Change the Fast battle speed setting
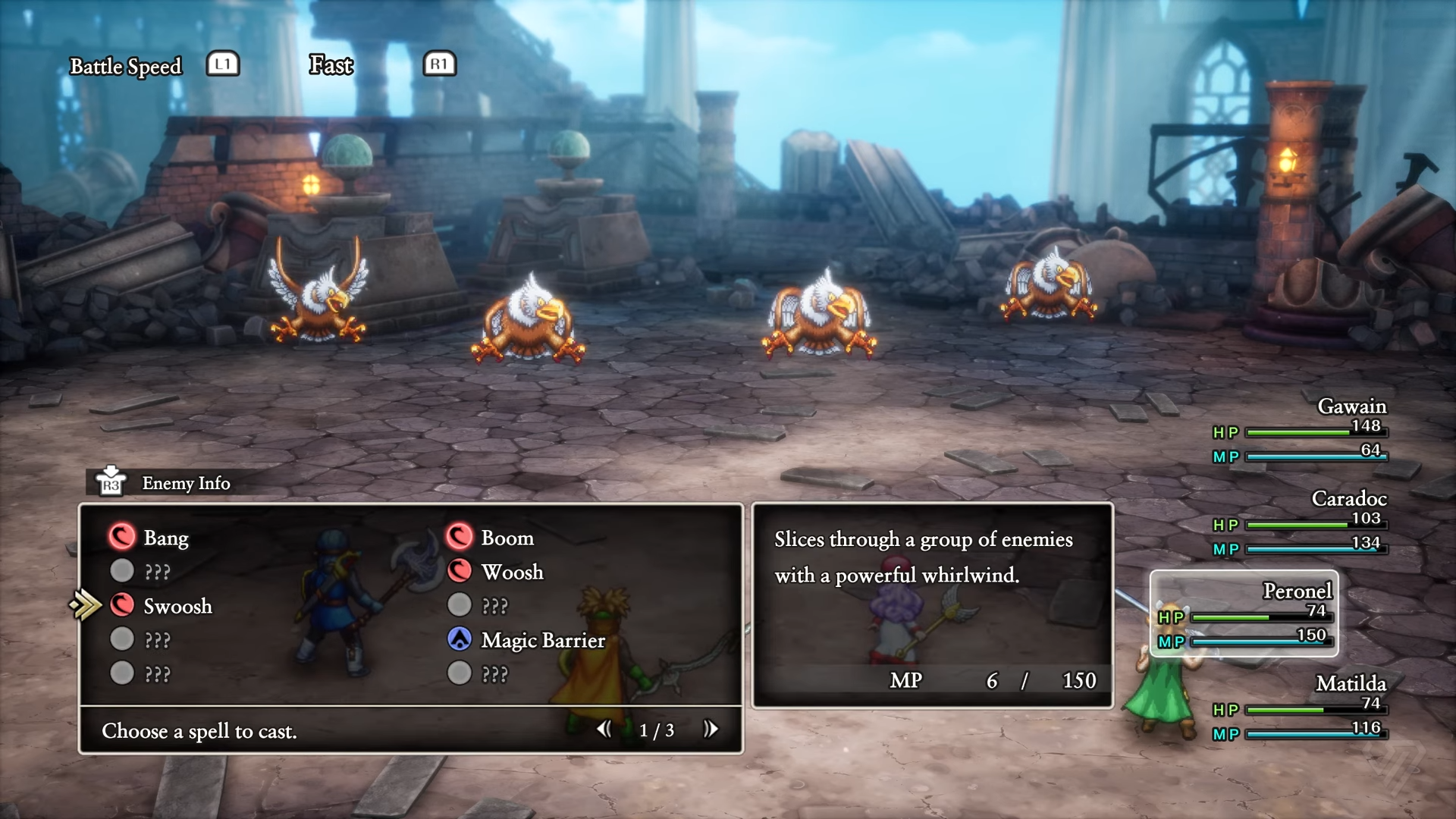The height and width of the screenshot is (819, 1456). 331,65
